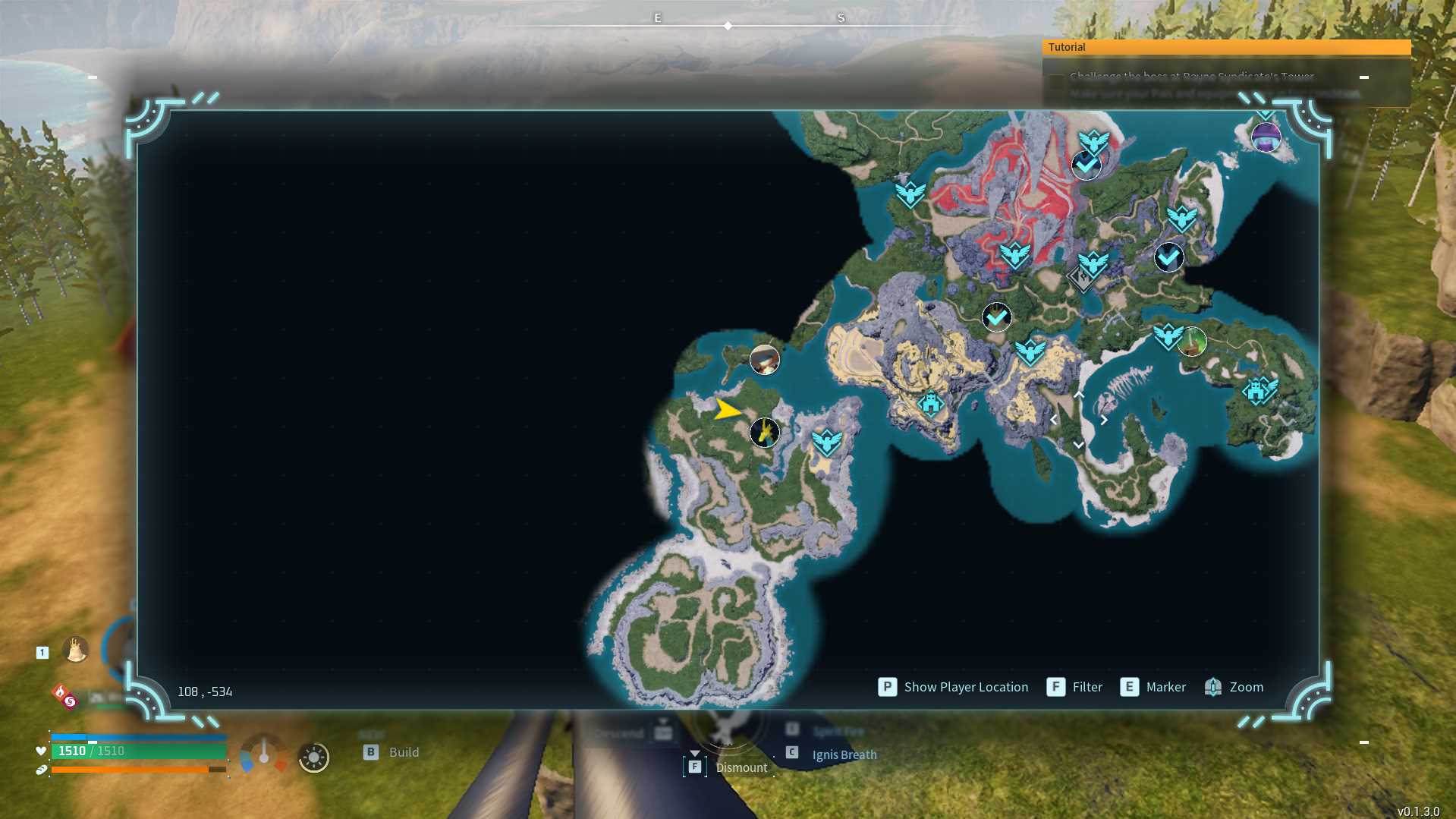Open the map Filter option
The image size is (1456, 819).
pos(1074,687)
